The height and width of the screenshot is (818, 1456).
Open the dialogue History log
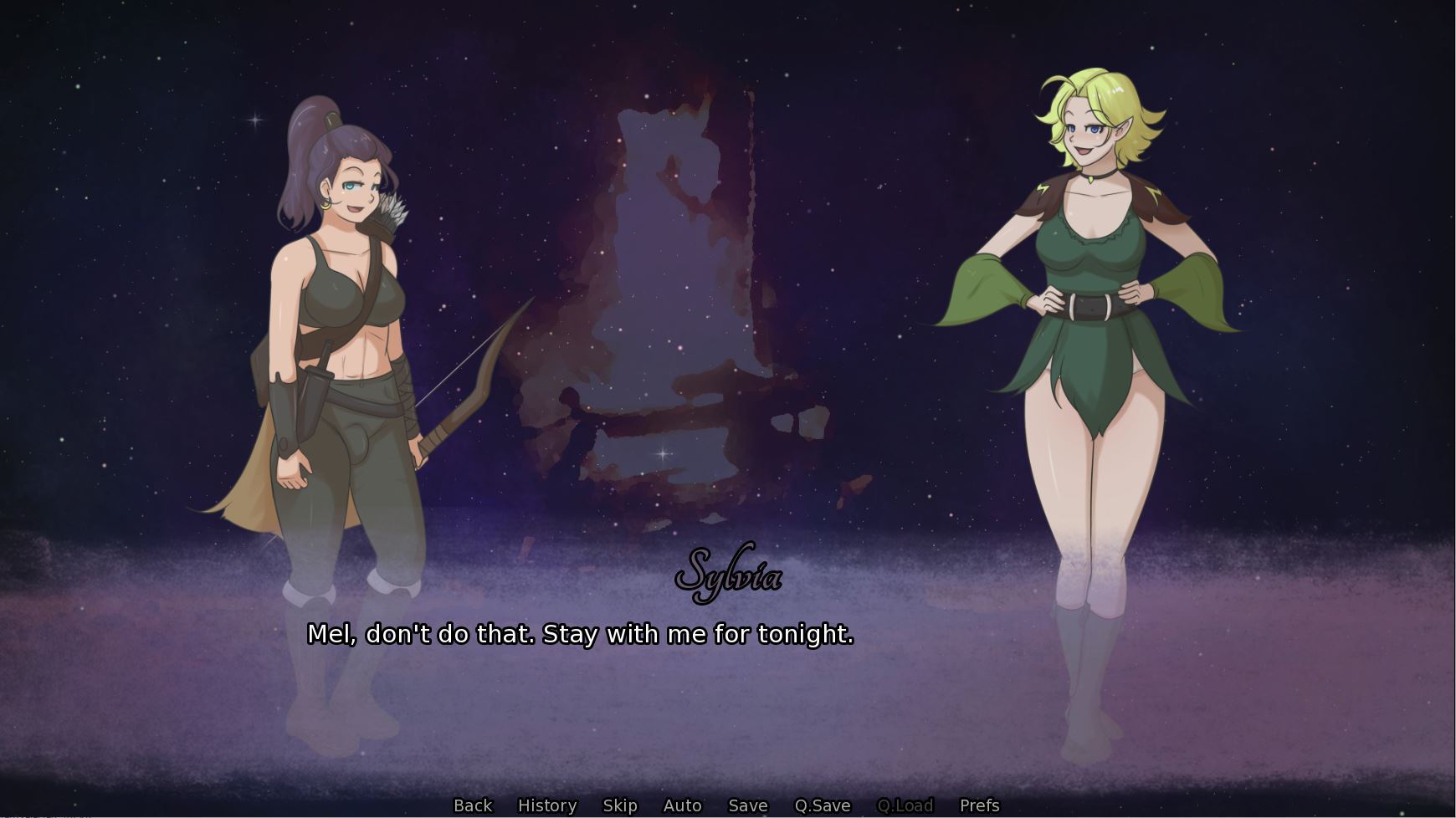click(x=547, y=805)
